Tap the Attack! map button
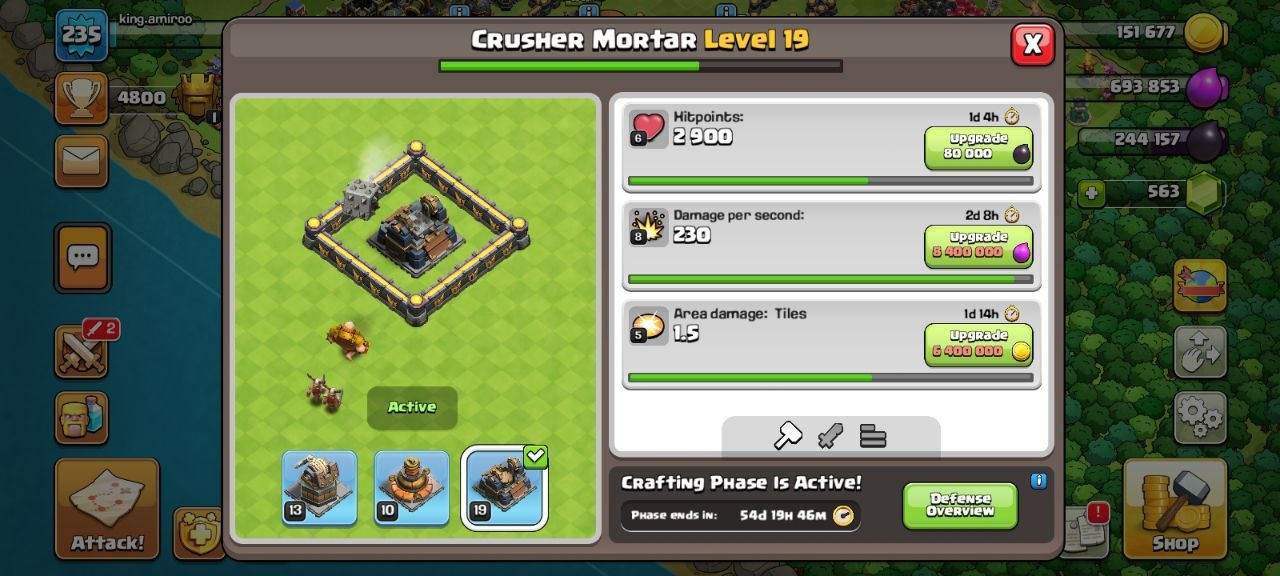Image resolution: width=1280 pixels, height=576 pixels. pos(107,508)
